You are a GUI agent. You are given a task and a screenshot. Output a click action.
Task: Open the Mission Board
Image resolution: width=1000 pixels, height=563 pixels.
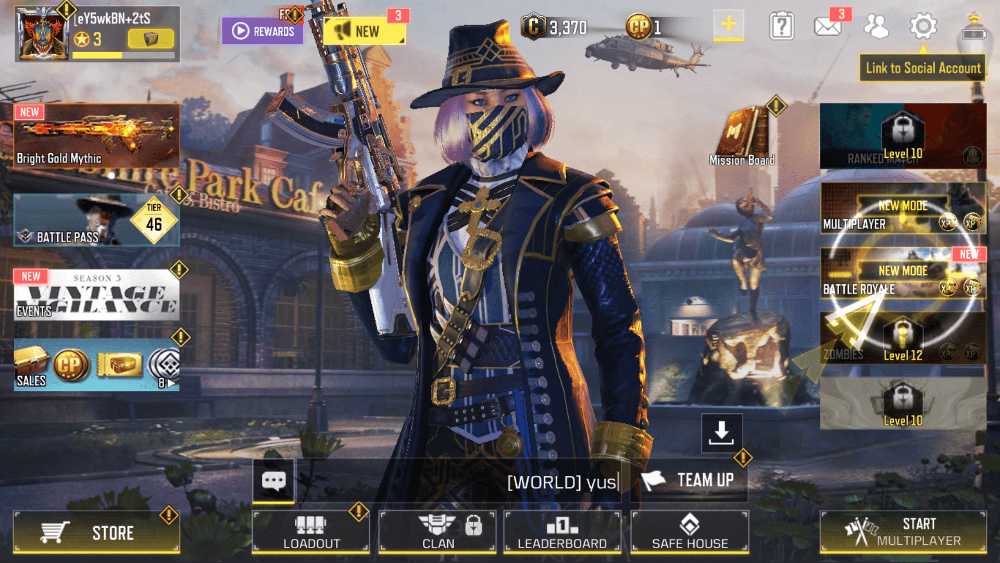point(742,137)
